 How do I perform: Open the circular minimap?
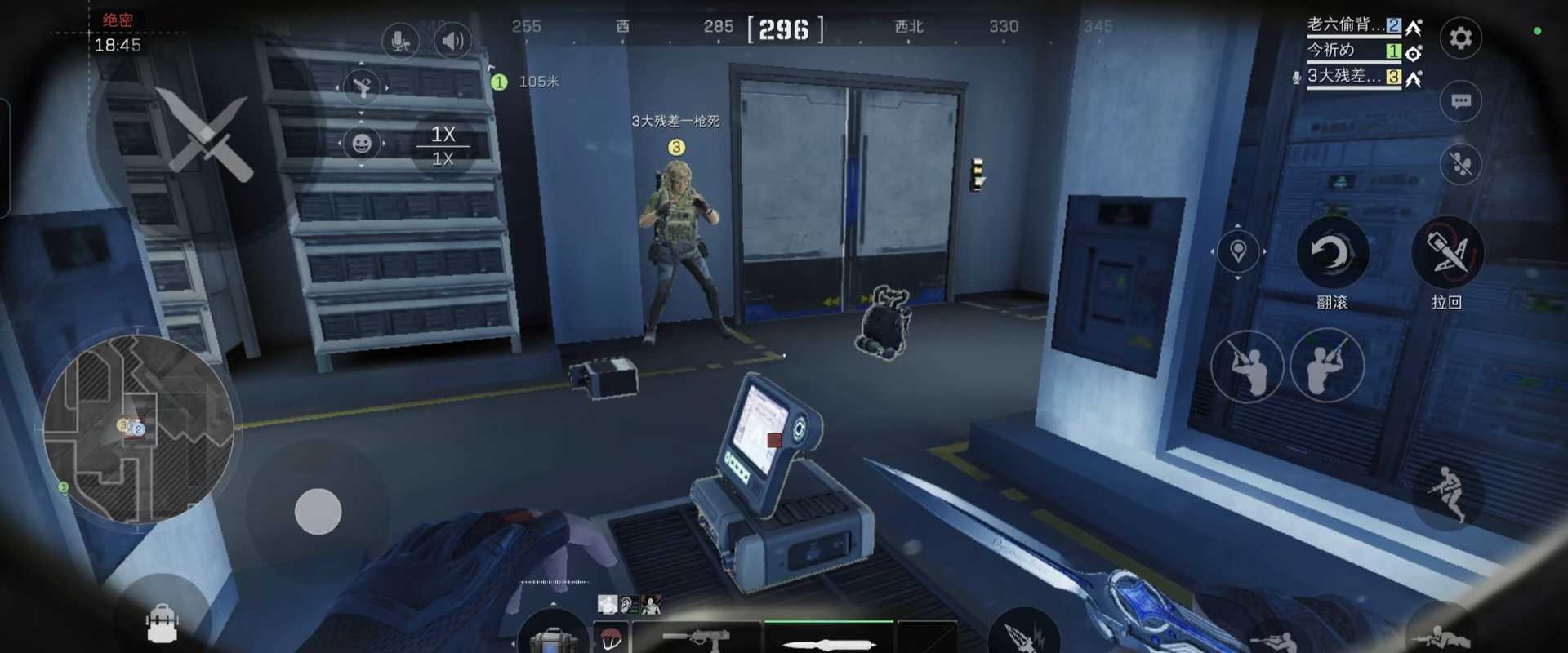pos(139,429)
